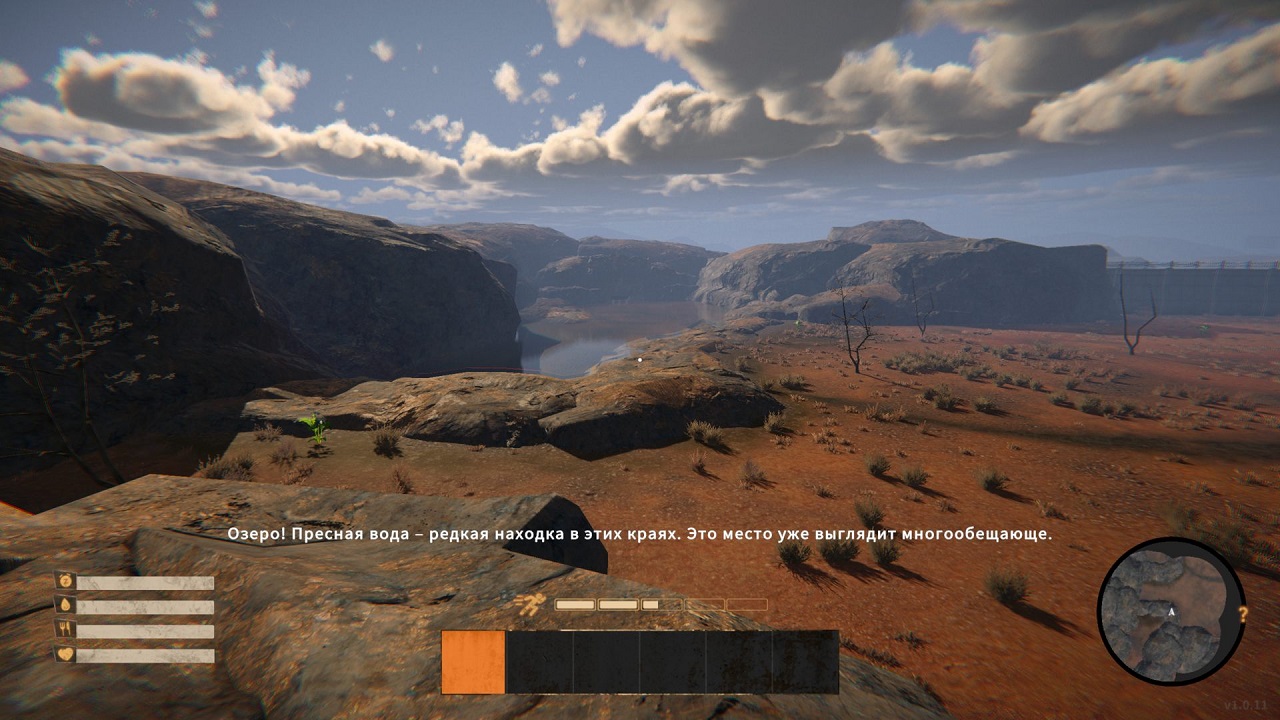1280x720 pixels.
Task: Click the running man stamina icon
Action: pyautogui.click(x=530, y=603)
